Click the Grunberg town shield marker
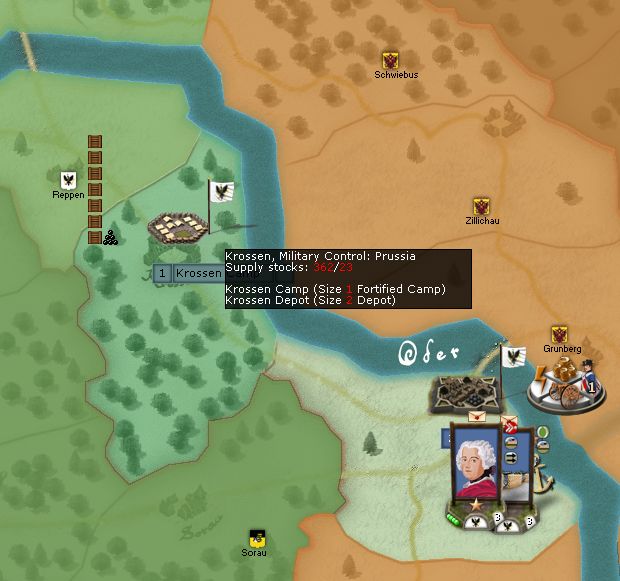Viewport: 620px width, 581px height. (560, 334)
